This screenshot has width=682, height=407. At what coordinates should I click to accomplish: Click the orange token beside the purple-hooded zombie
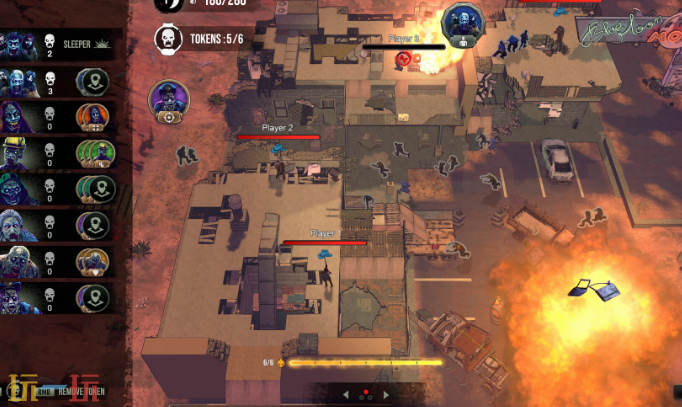[x=92, y=117]
